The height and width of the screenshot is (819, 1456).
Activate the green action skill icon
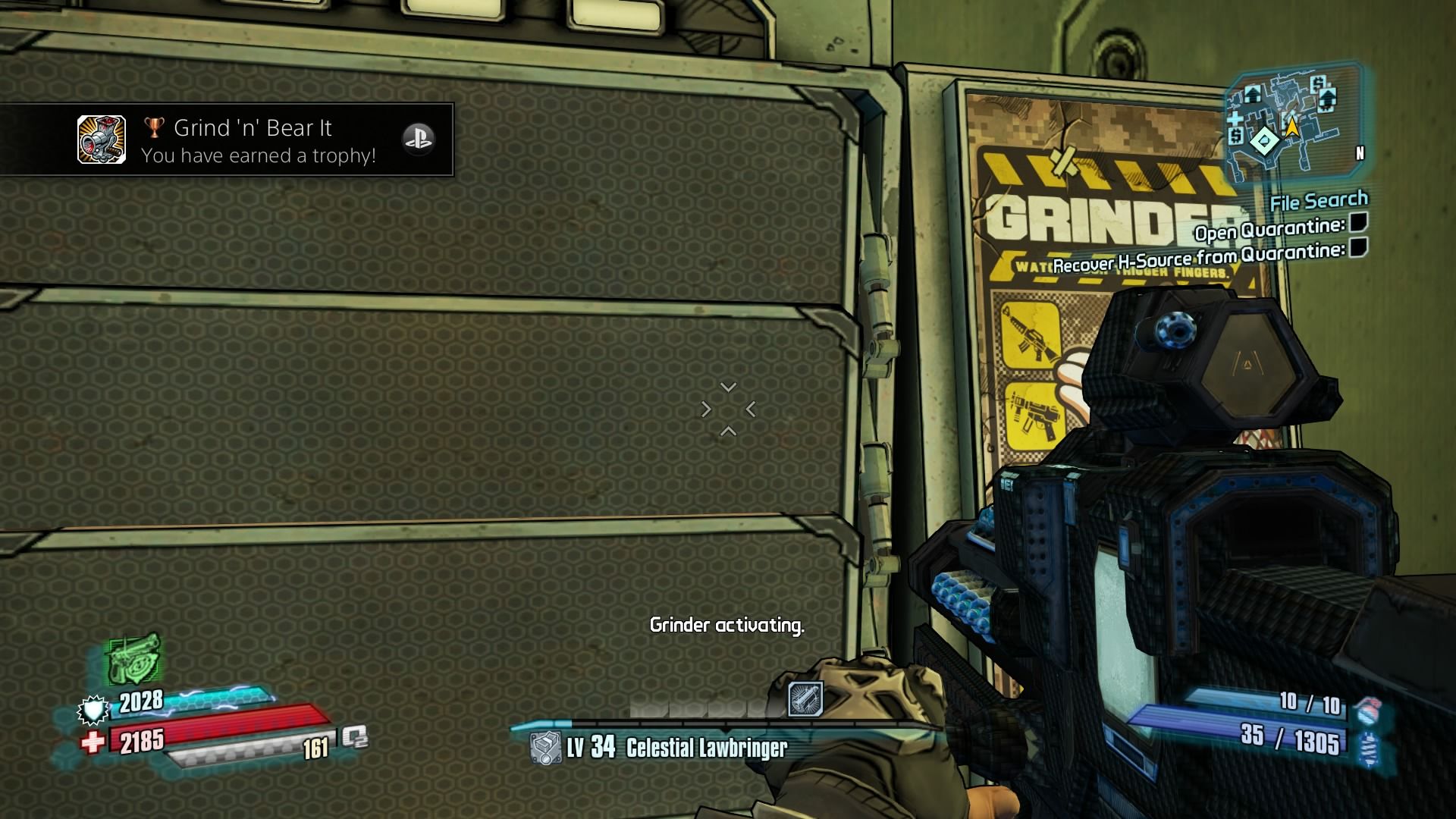tap(133, 658)
